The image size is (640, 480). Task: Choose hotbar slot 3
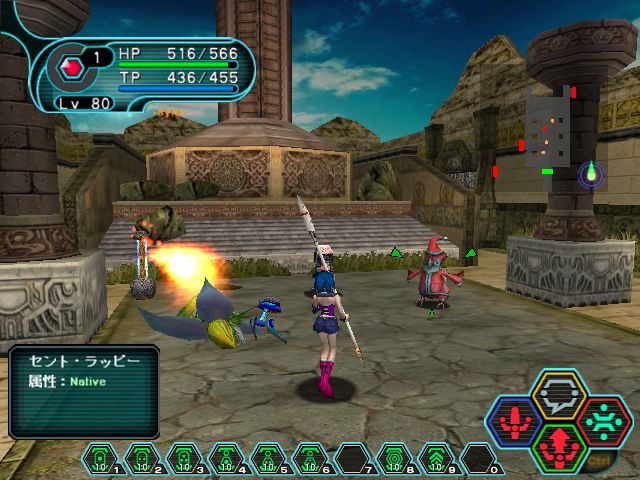(x=184, y=459)
